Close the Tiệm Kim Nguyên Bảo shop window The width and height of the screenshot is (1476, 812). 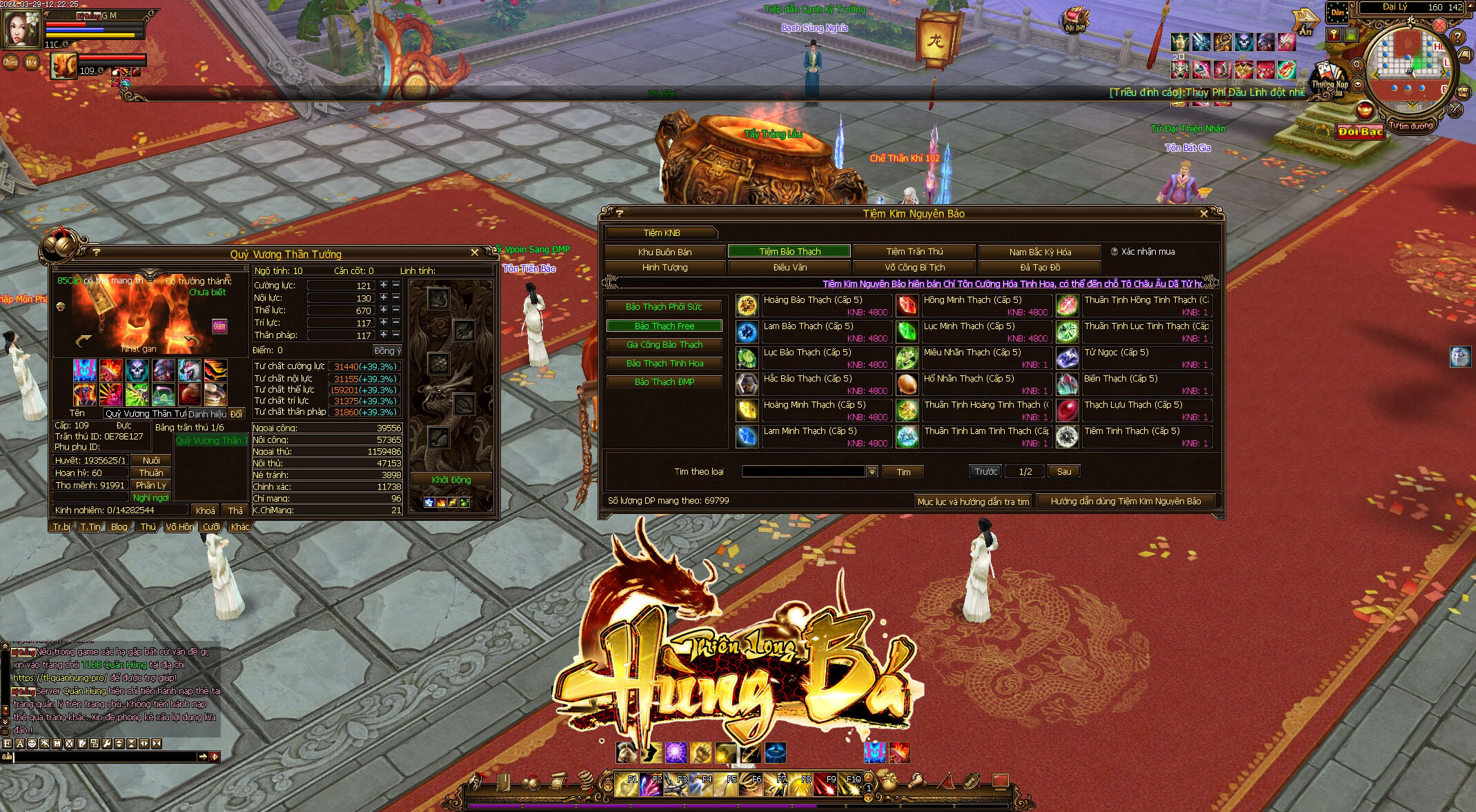pos(1204,214)
